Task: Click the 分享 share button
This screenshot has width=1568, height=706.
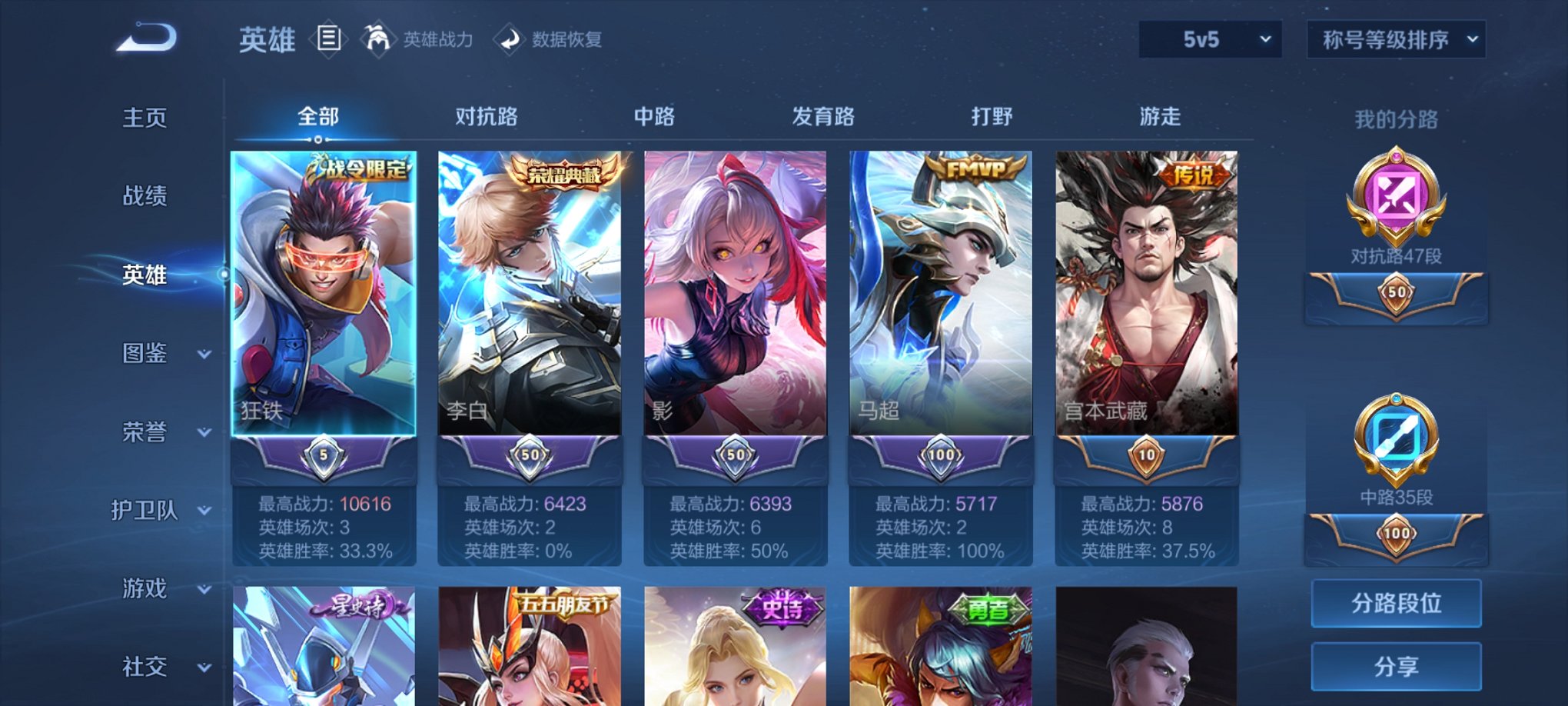Action: point(1395,666)
